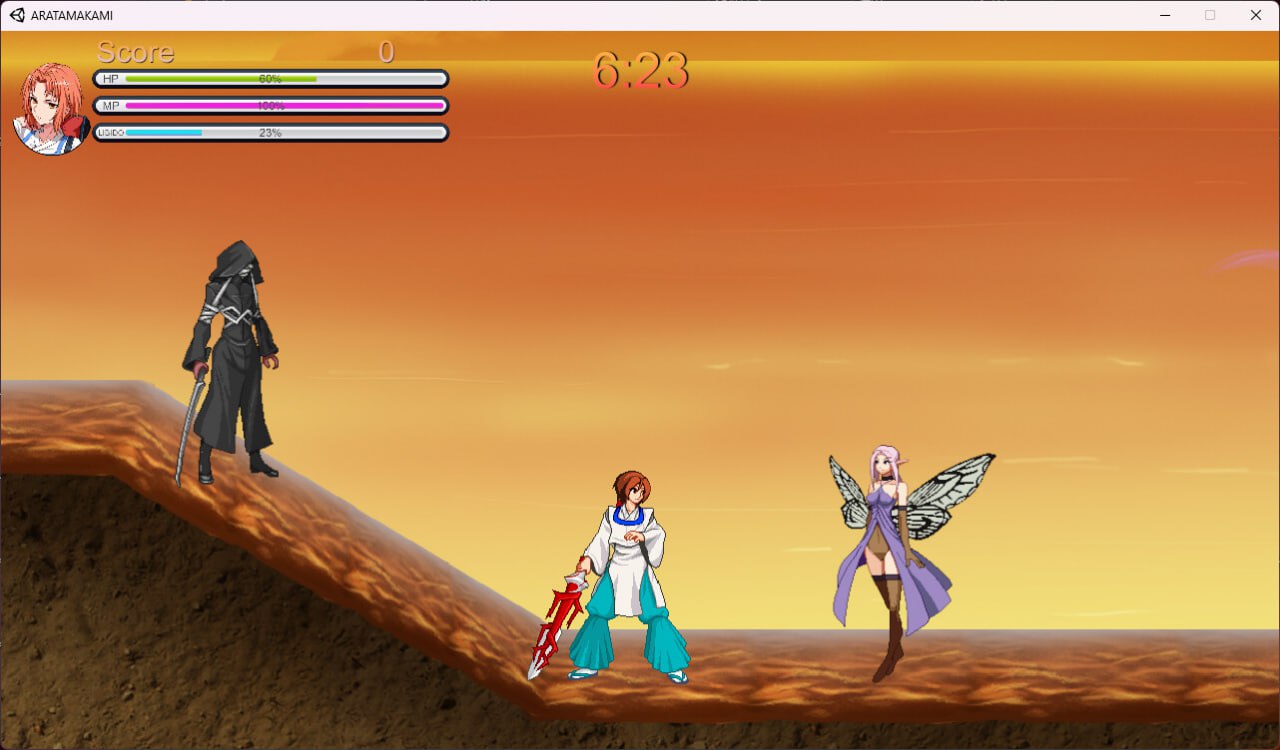Click the MP bar at 100%
The image size is (1280, 750).
[270, 105]
